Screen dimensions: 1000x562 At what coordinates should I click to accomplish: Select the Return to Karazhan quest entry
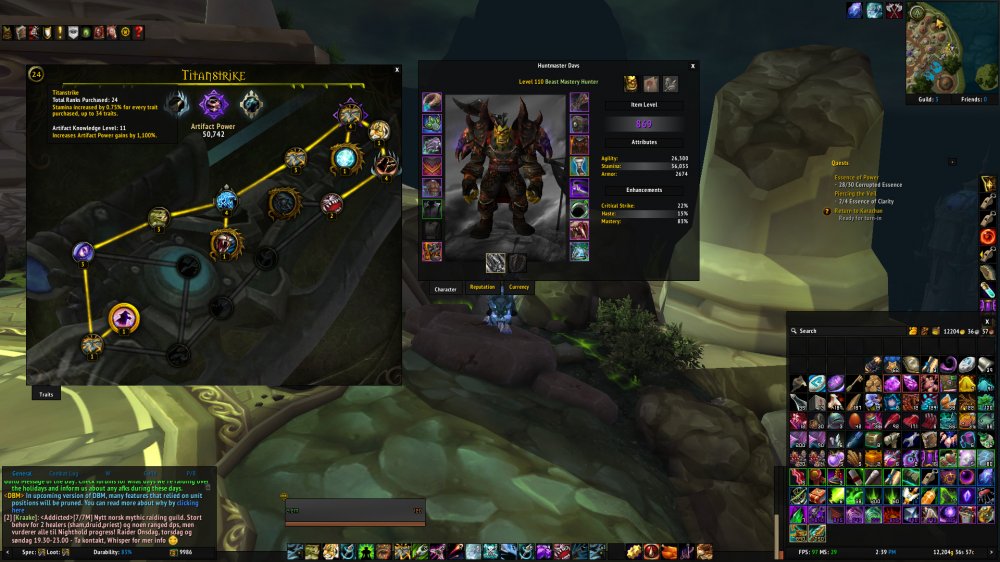(x=862, y=213)
